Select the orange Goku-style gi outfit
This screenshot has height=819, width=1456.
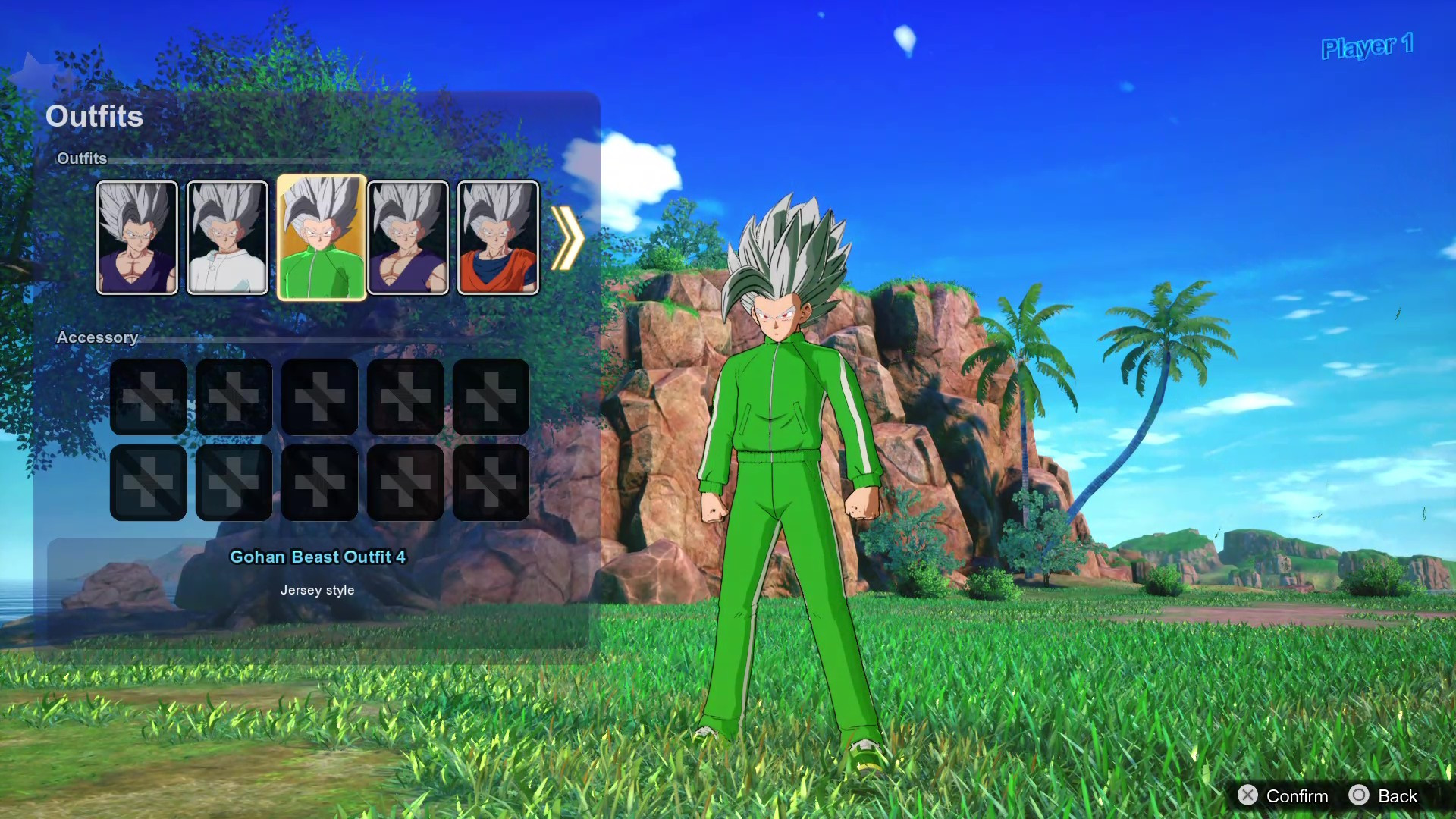tap(497, 238)
